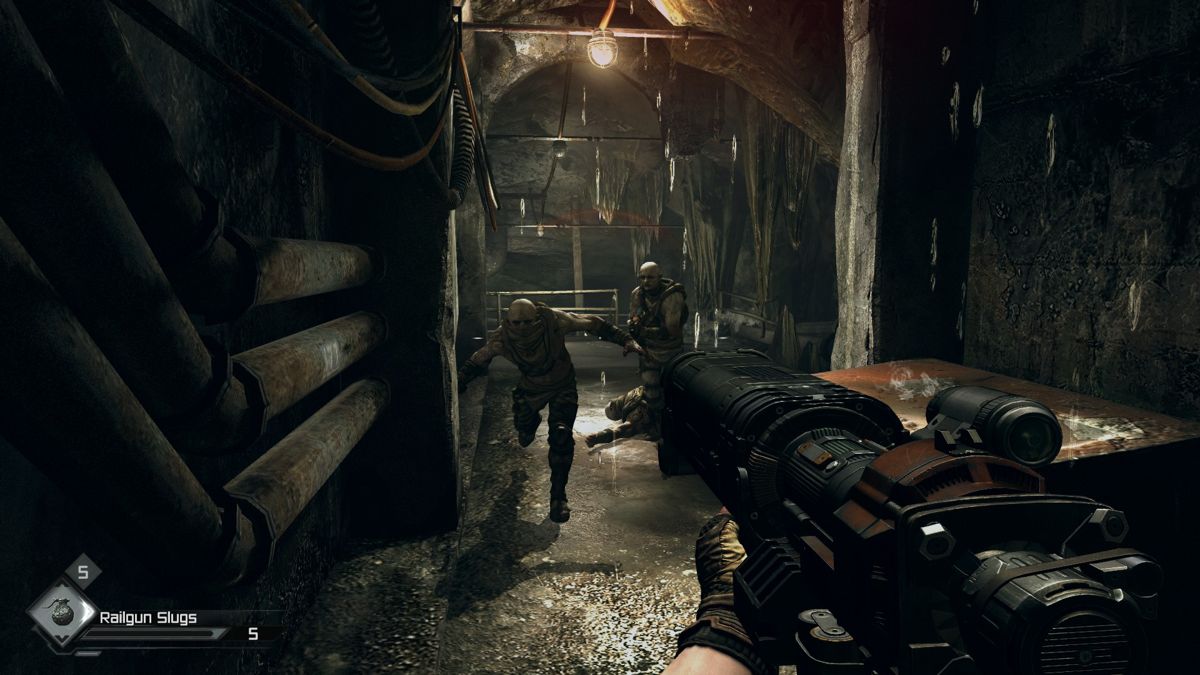
Task: Click the Railgun Slugs ammo type label
Action: 148,617
